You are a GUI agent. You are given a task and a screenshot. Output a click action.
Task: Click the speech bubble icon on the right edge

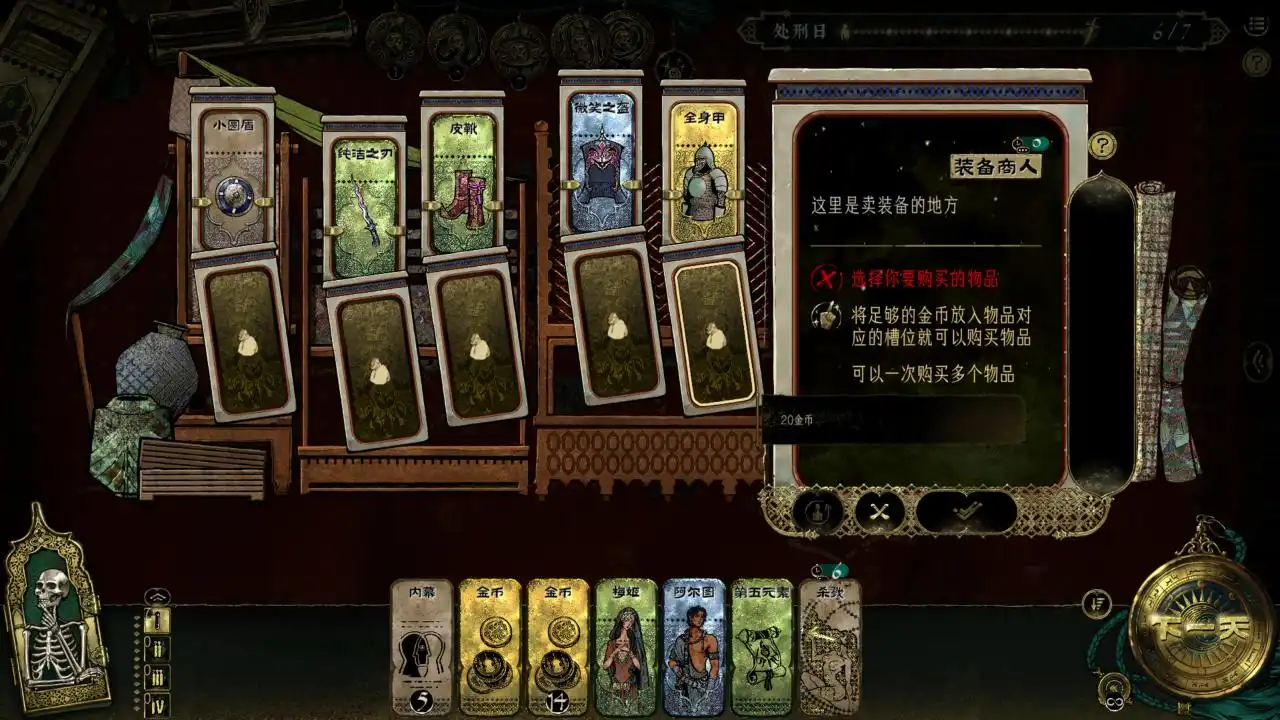[x=1259, y=356]
